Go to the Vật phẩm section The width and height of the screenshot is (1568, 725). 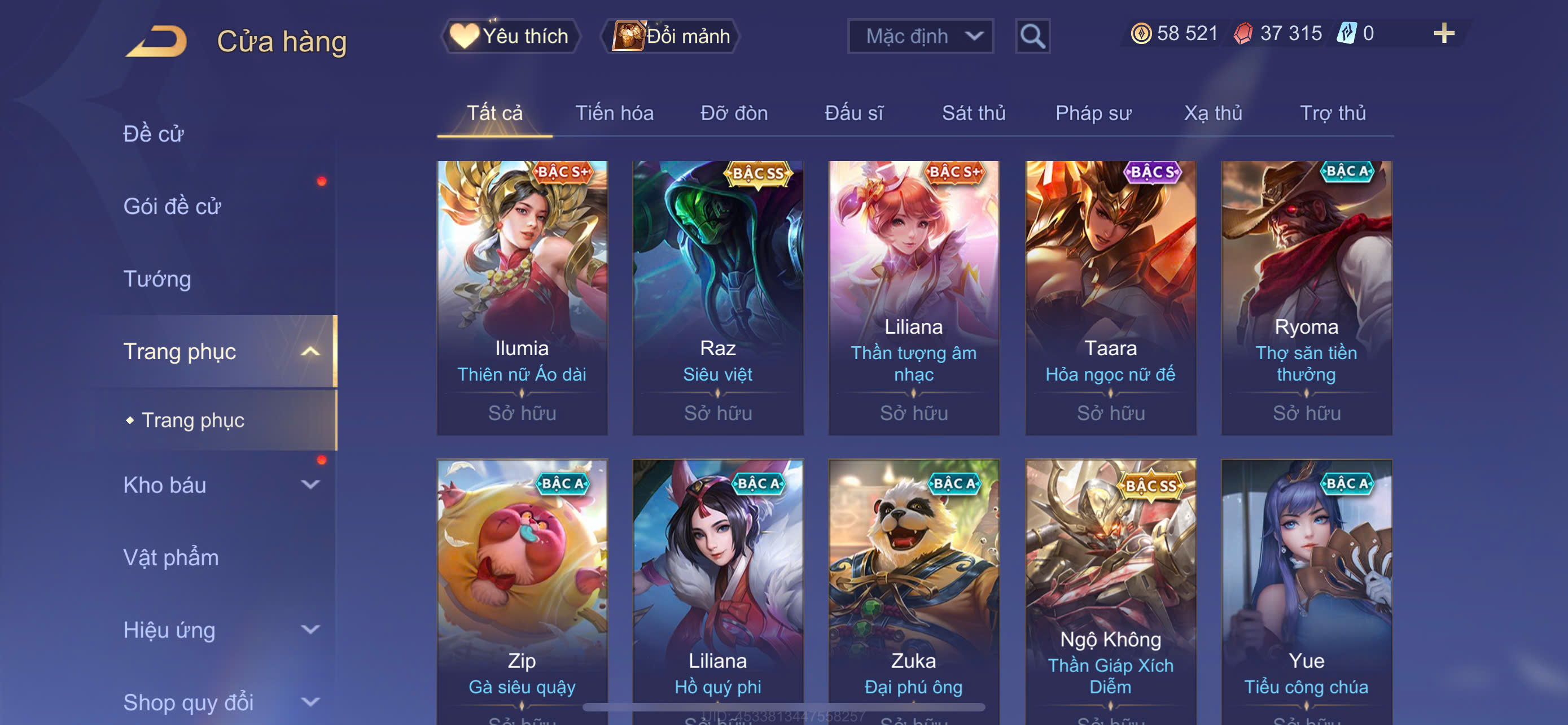click(x=171, y=558)
